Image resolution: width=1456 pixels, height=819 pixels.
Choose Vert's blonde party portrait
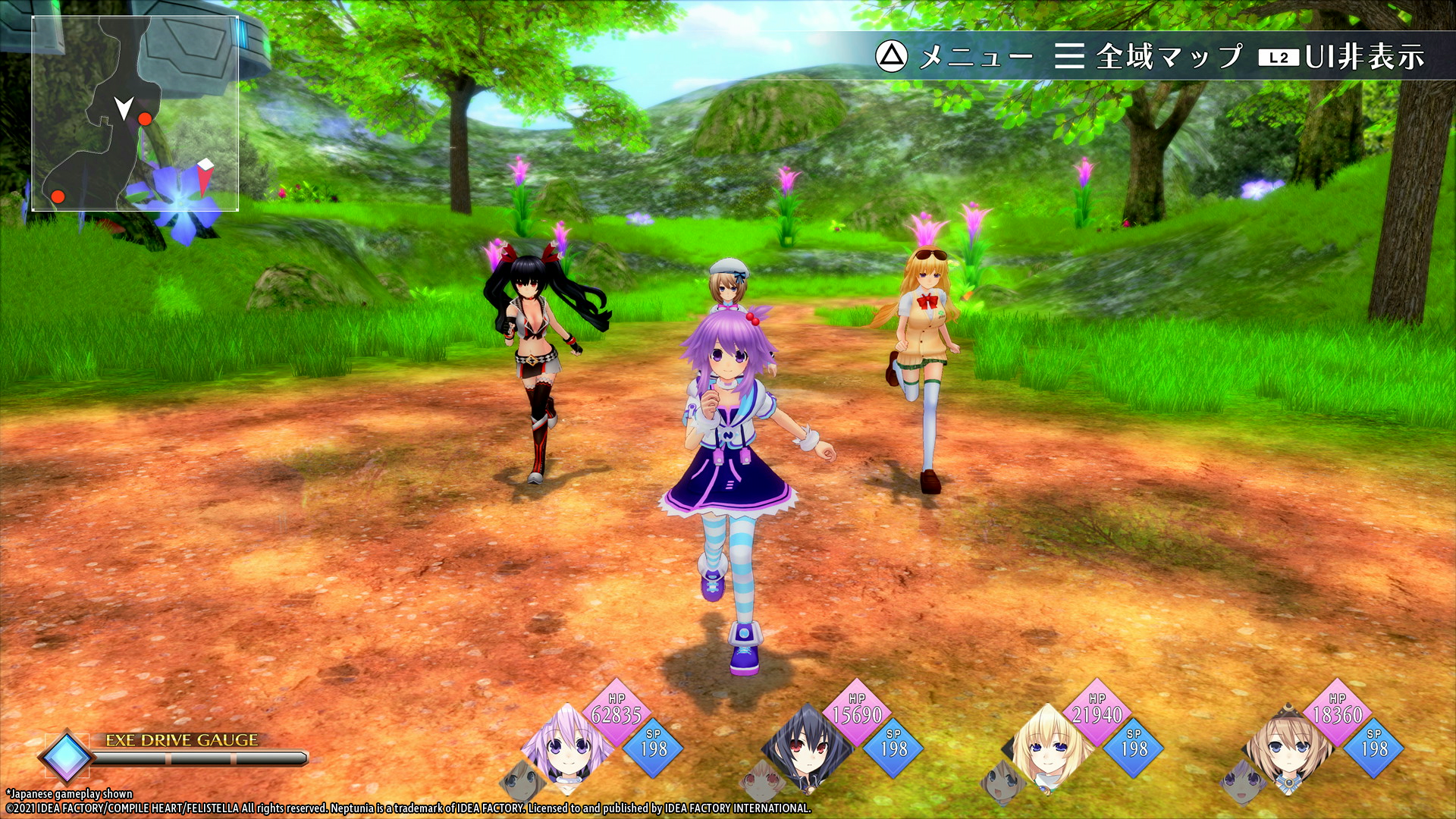[1047, 746]
